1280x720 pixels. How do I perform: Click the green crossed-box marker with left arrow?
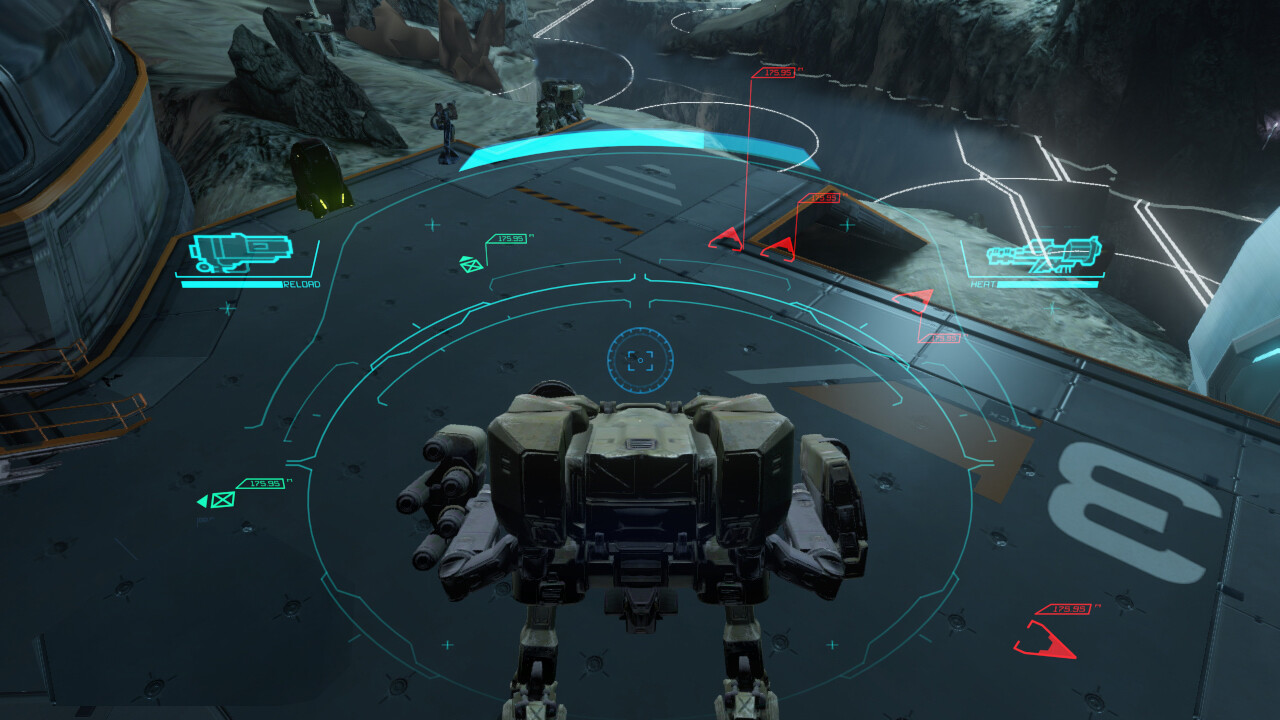click(220, 500)
